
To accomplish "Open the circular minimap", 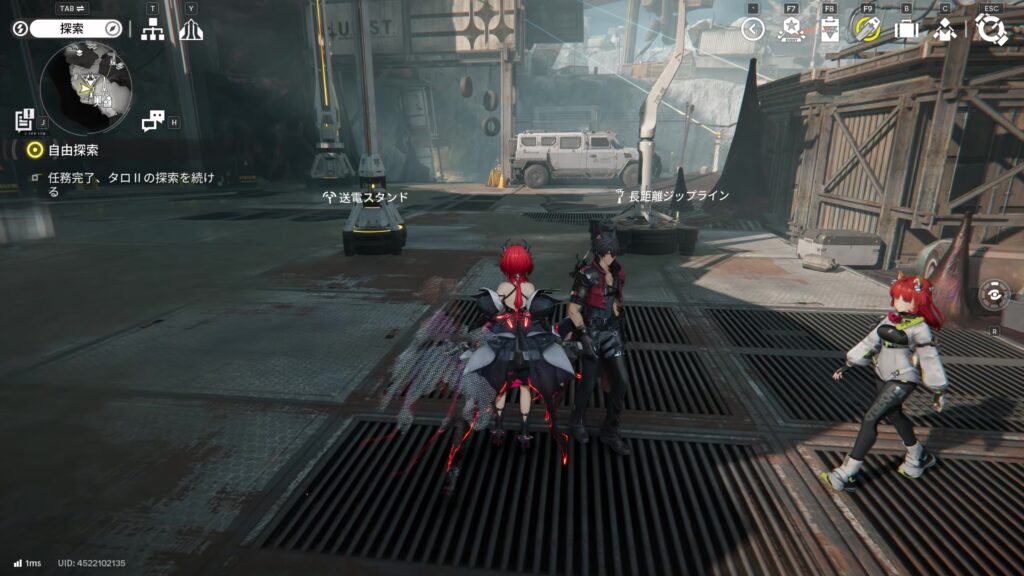I will tap(85, 86).
